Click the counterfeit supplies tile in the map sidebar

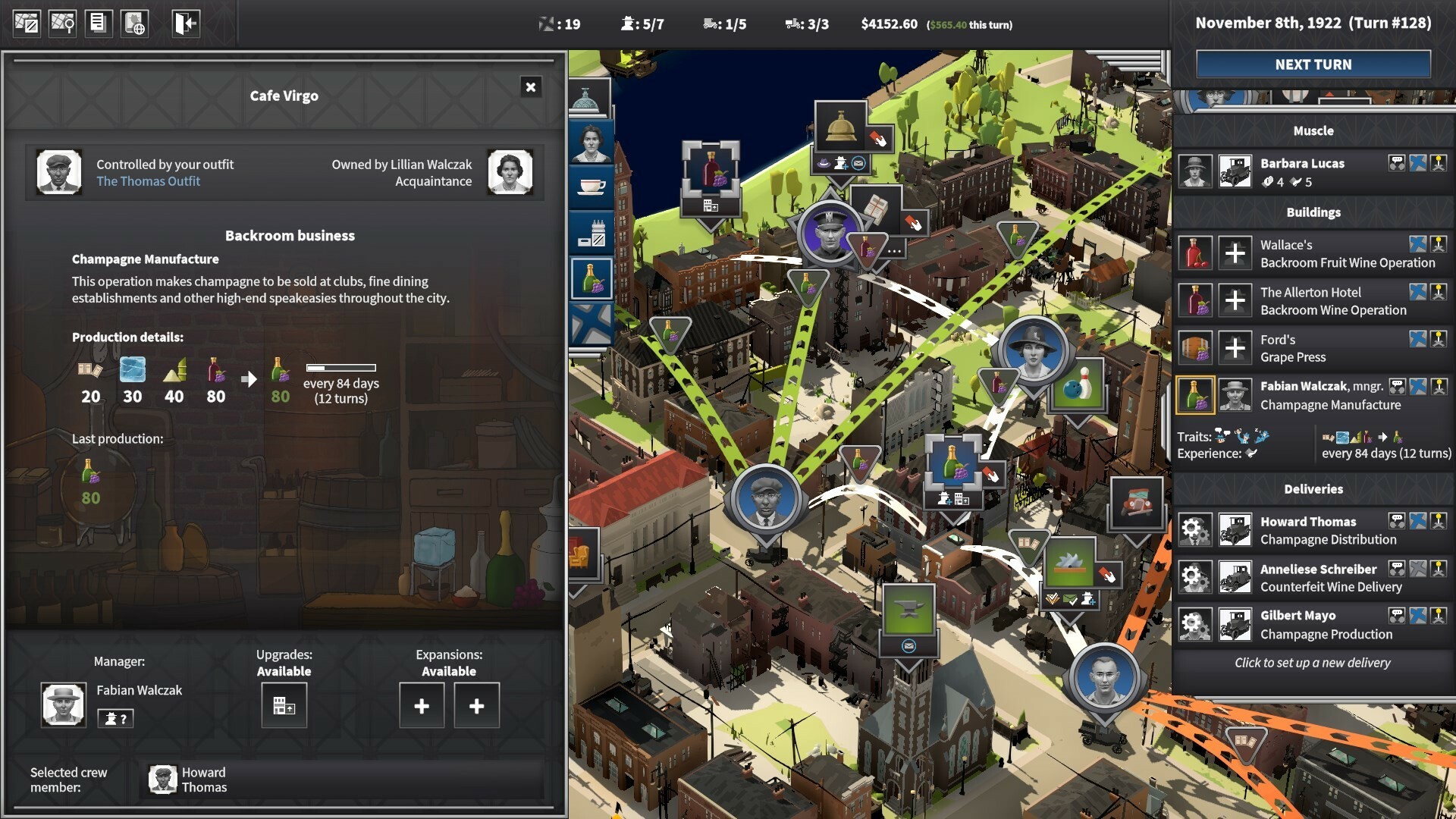(x=593, y=232)
